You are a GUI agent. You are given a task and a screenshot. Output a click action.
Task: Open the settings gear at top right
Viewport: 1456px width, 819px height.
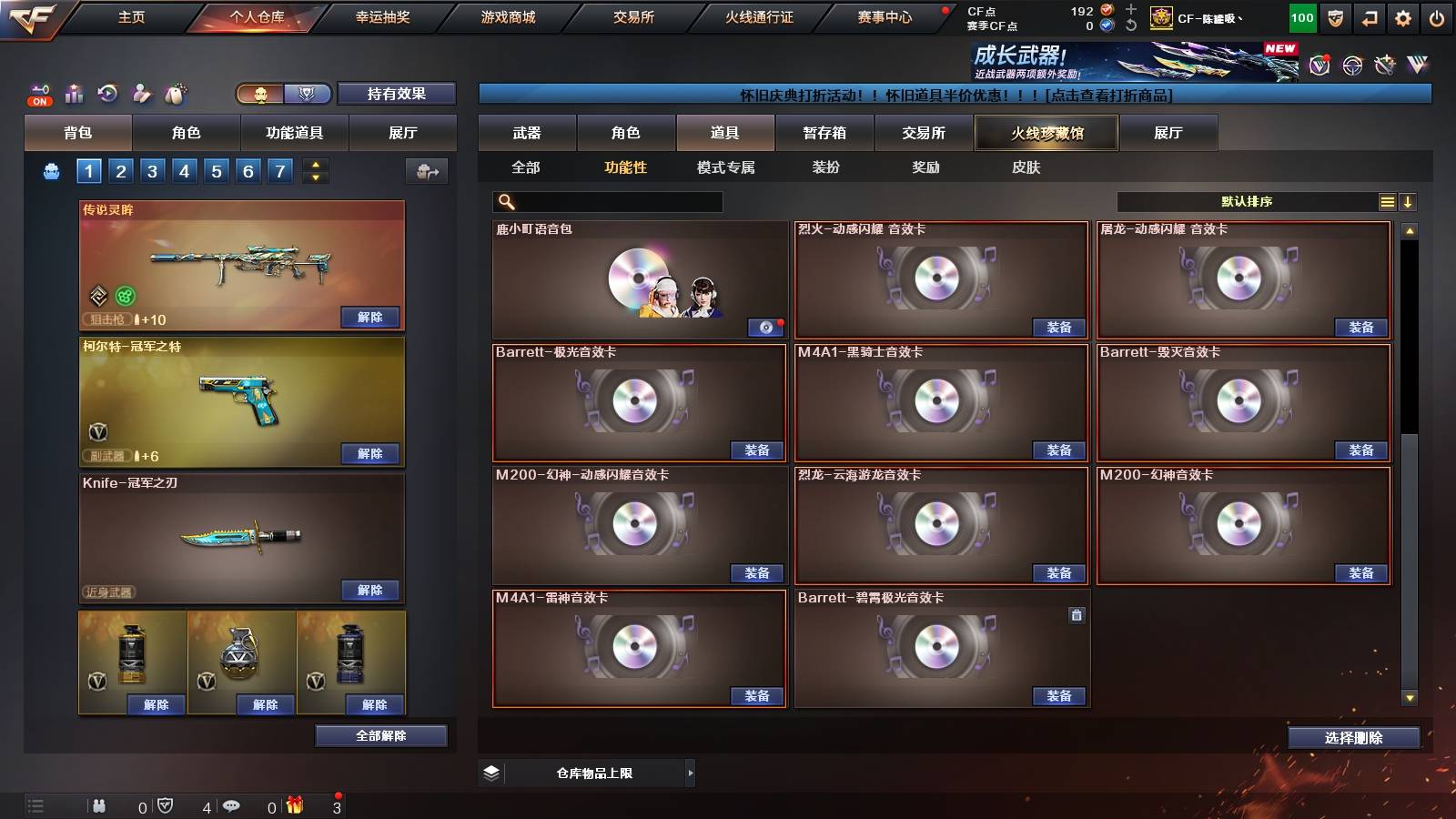(1402, 16)
